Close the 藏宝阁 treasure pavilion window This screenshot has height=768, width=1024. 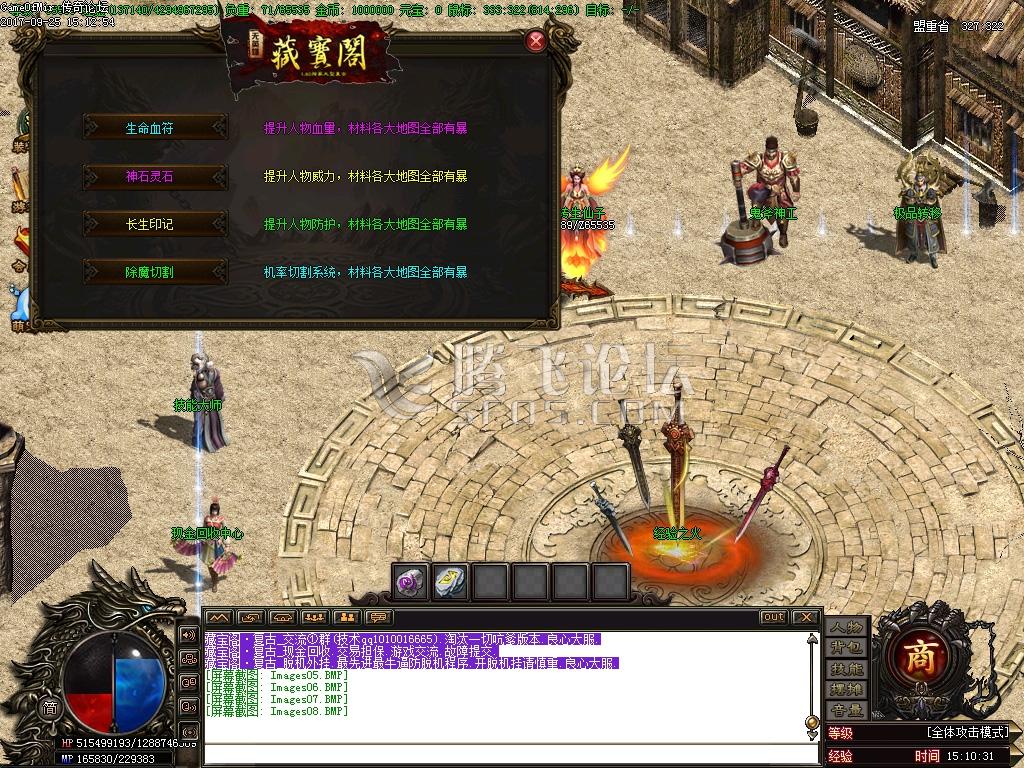tap(536, 41)
